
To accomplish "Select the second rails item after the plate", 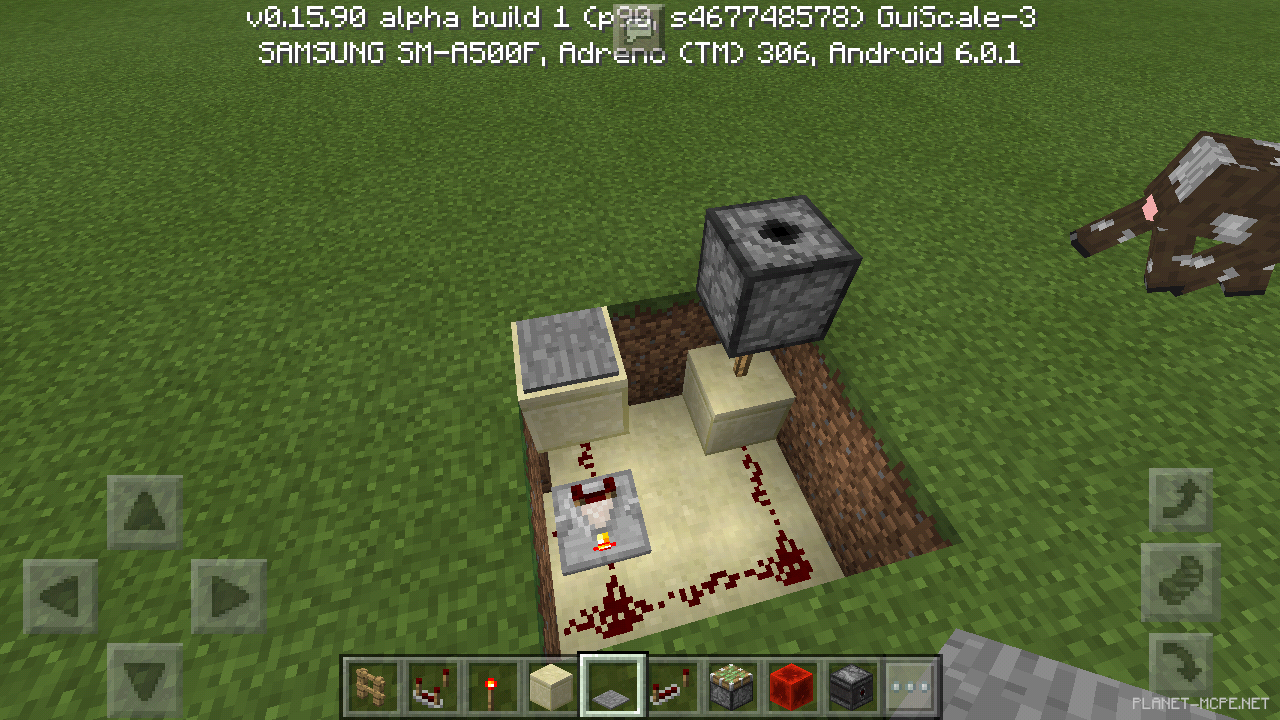I will pos(671,685).
